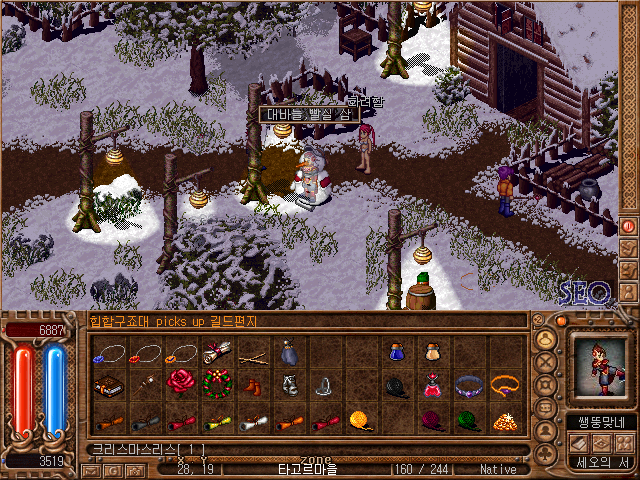Choose the pink heart potion

[432, 384]
